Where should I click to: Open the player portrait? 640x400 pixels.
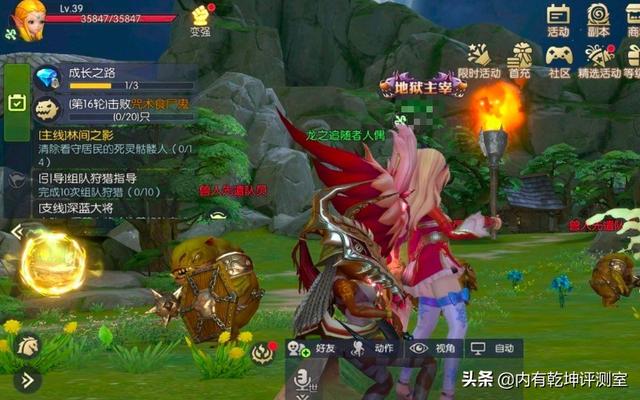click(27, 19)
